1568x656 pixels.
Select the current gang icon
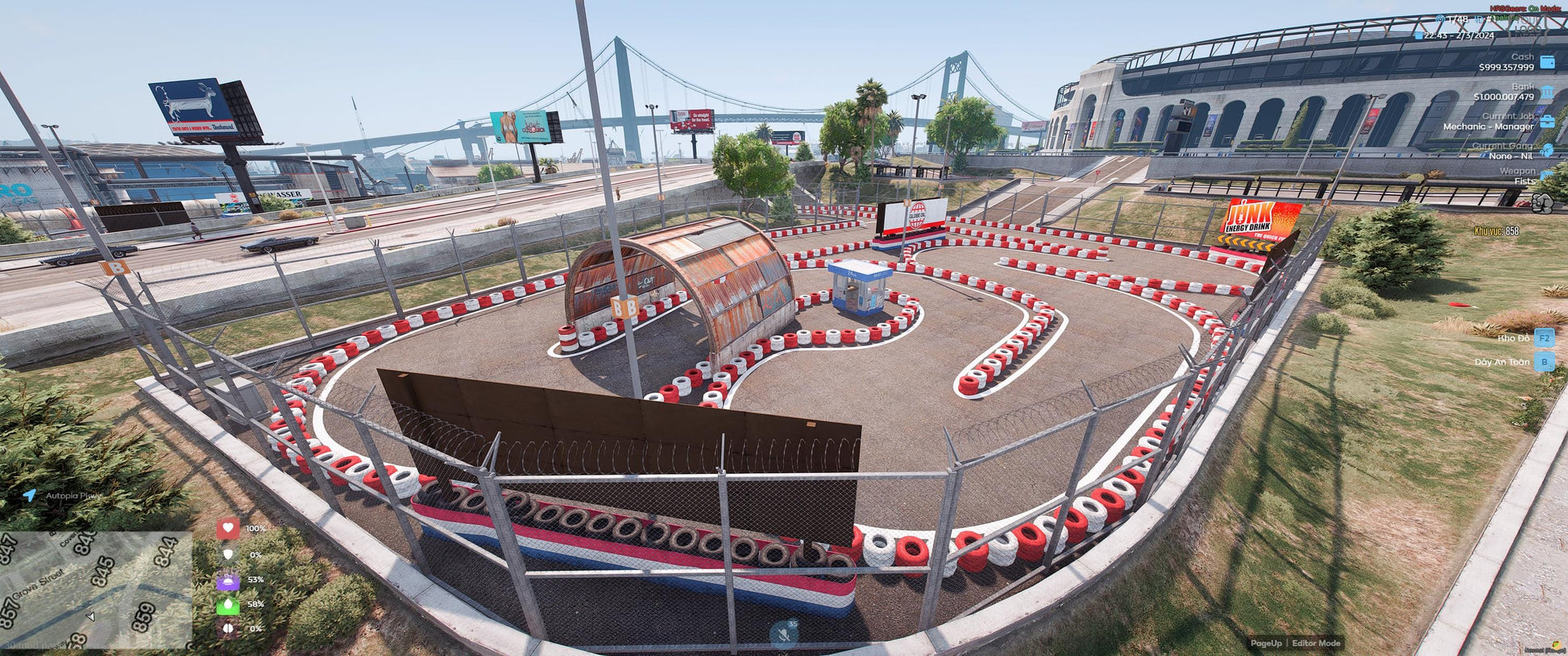pos(1547,151)
